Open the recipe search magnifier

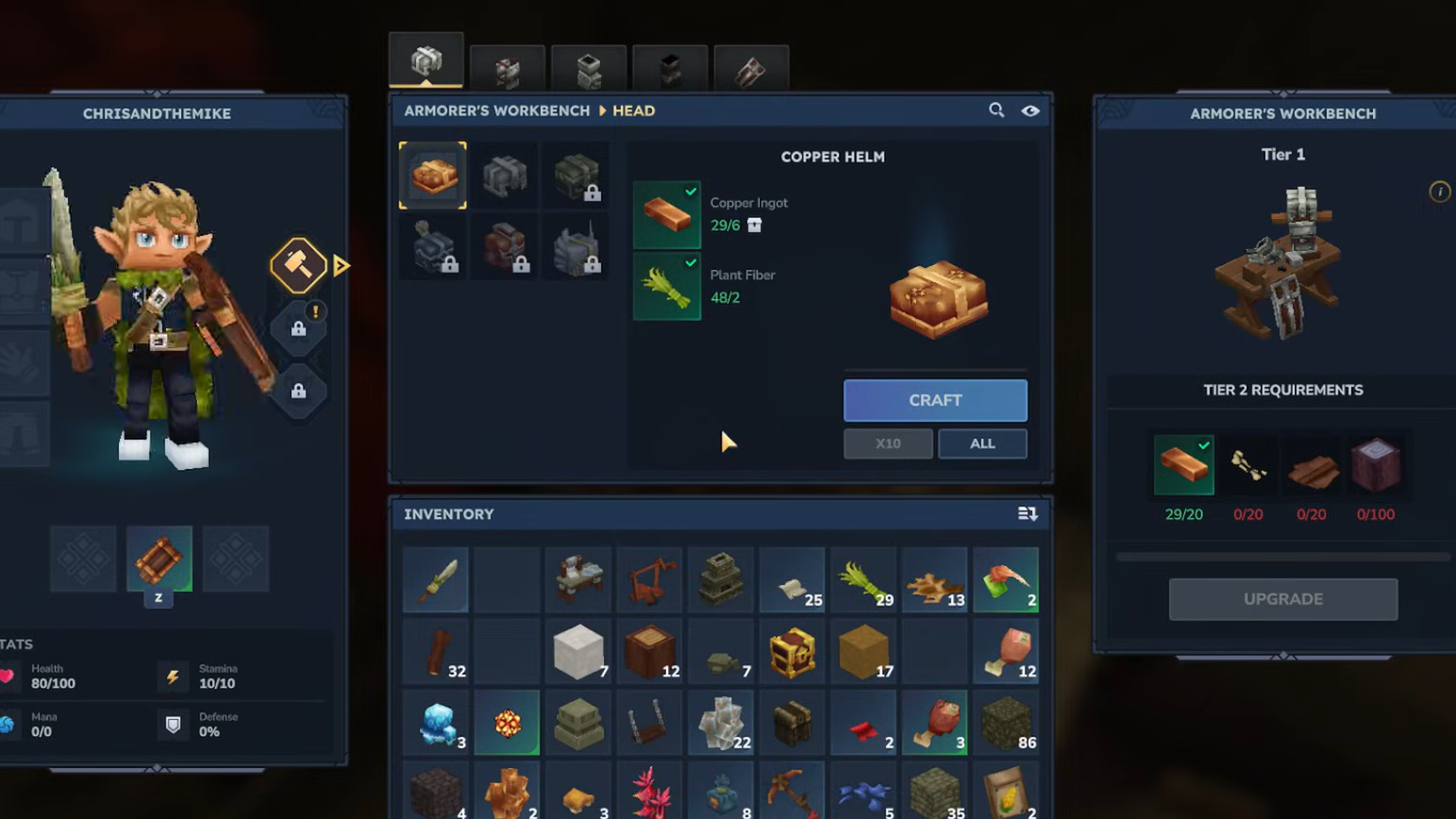click(996, 110)
